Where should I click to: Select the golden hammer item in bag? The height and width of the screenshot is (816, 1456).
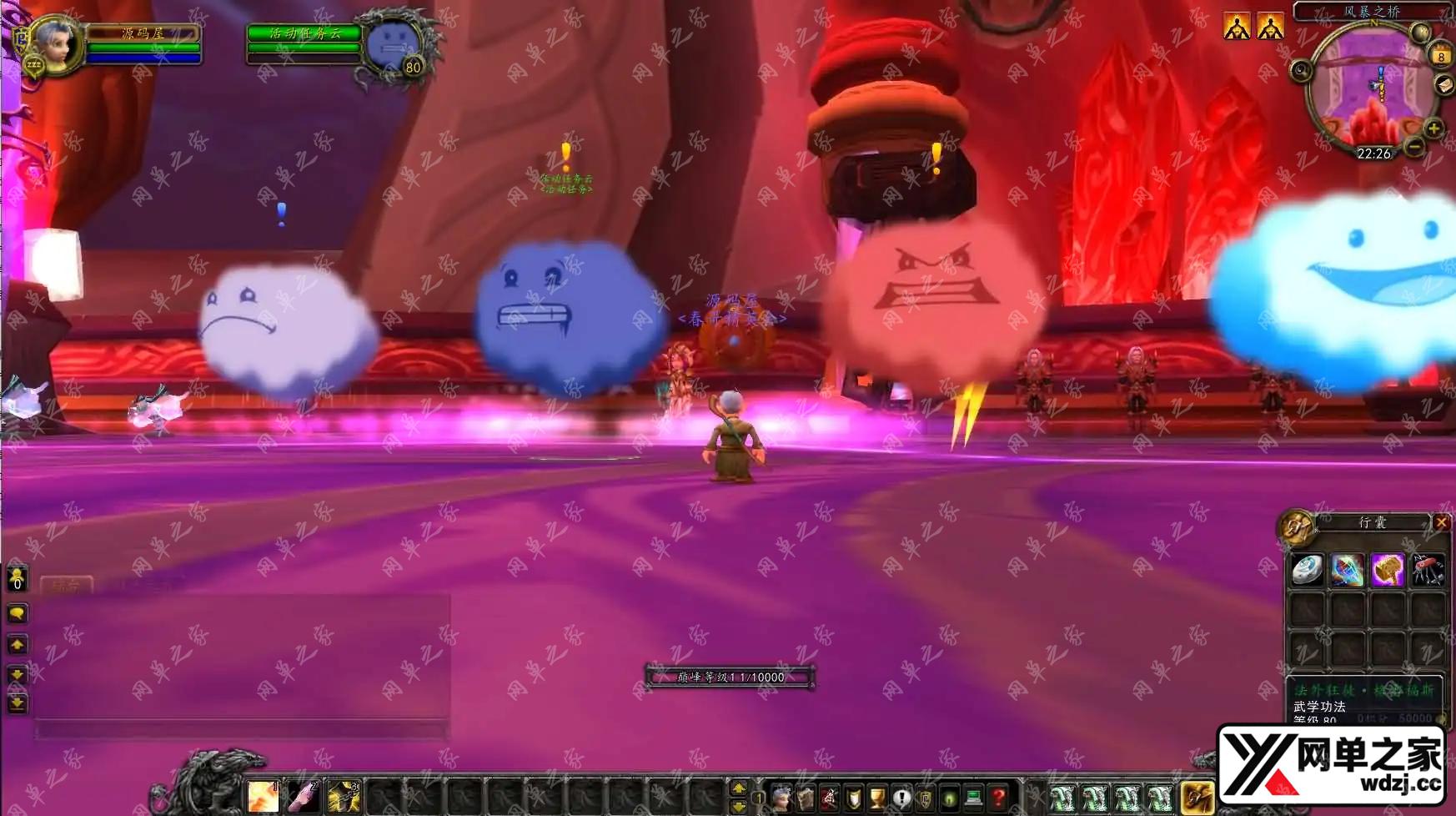tap(1388, 570)
